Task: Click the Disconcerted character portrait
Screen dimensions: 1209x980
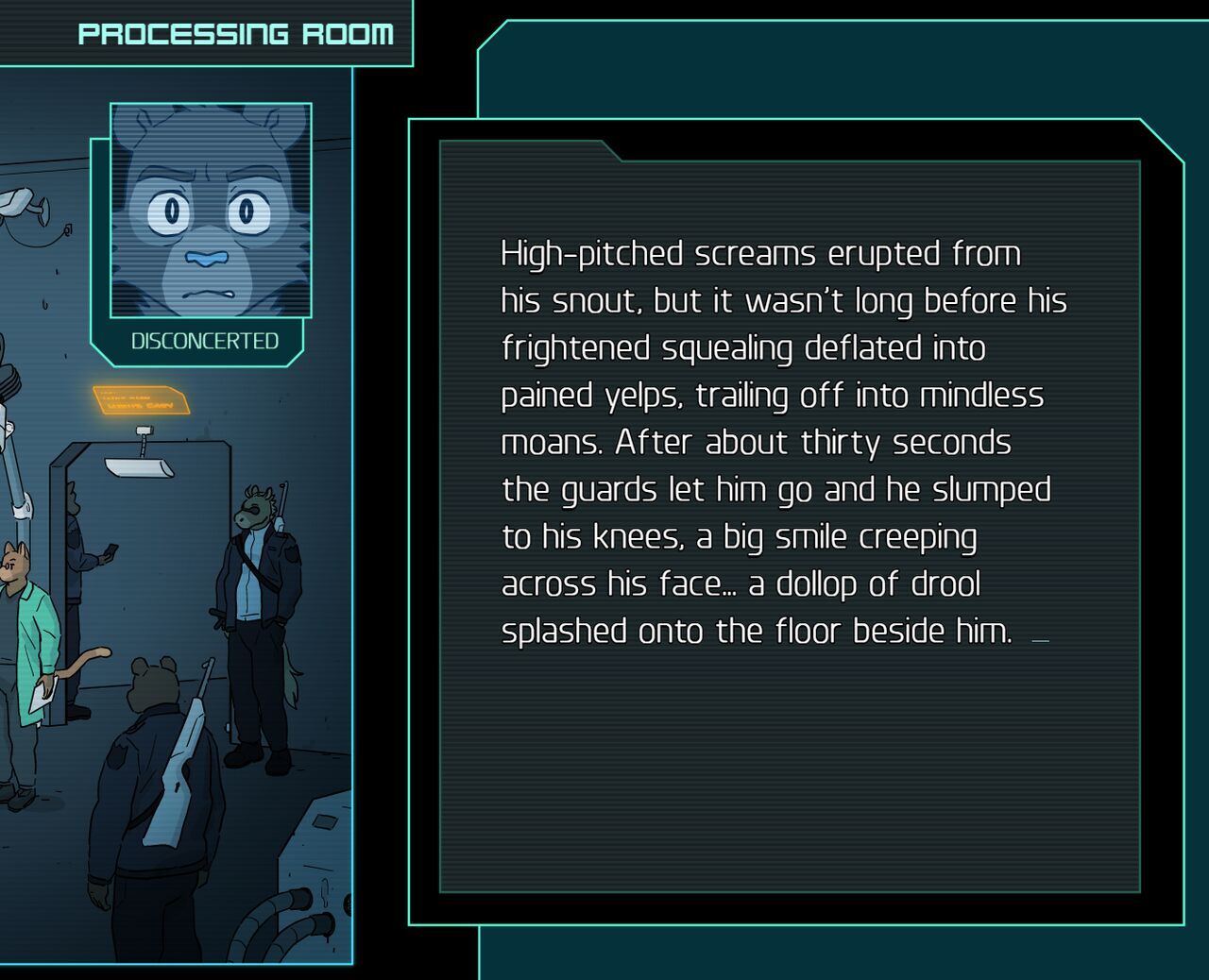Action: click(x=211, y=210)
